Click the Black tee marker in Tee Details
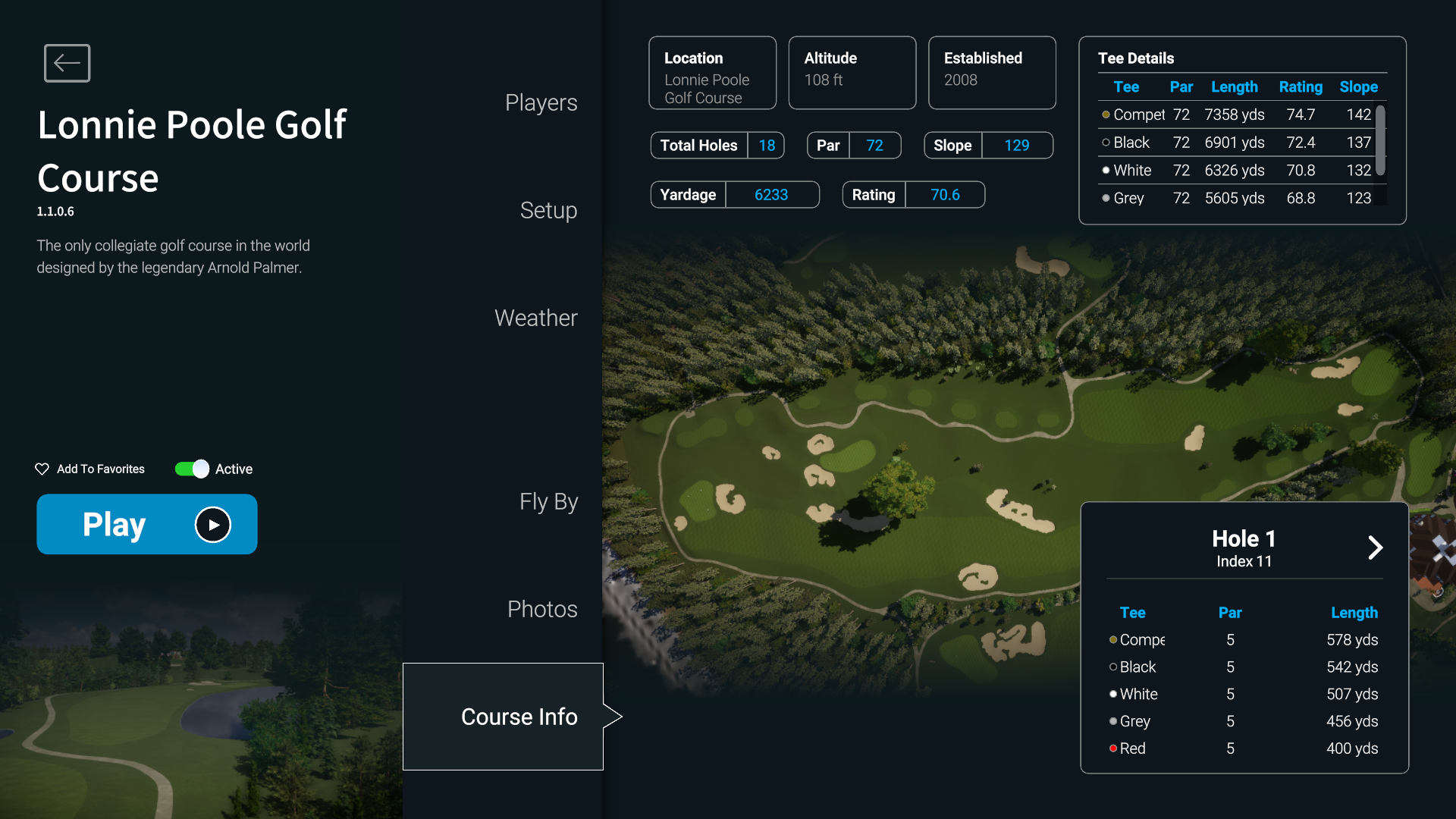Screen dimensions: 1456x819 [1106, 143]
